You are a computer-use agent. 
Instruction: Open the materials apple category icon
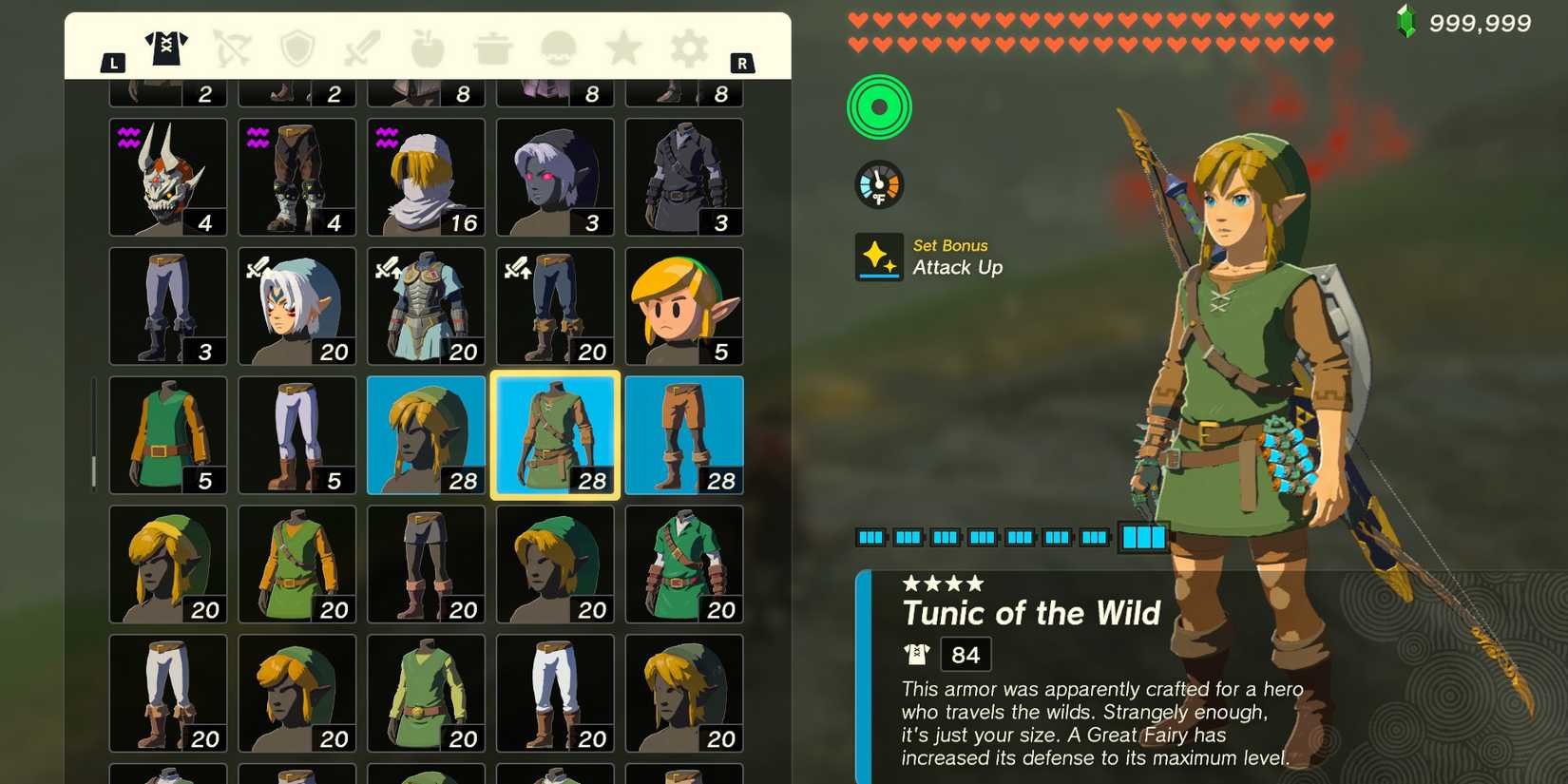[427, 48]
